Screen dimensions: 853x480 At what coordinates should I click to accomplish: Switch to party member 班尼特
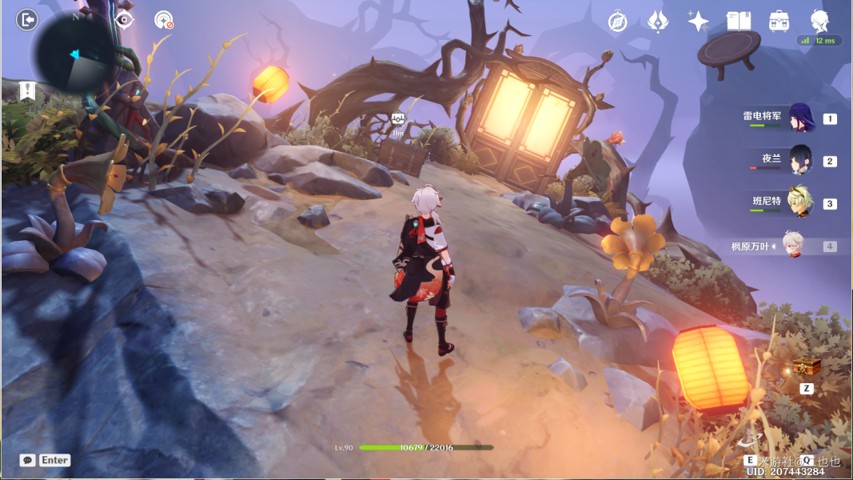click(x=801, y=202)
